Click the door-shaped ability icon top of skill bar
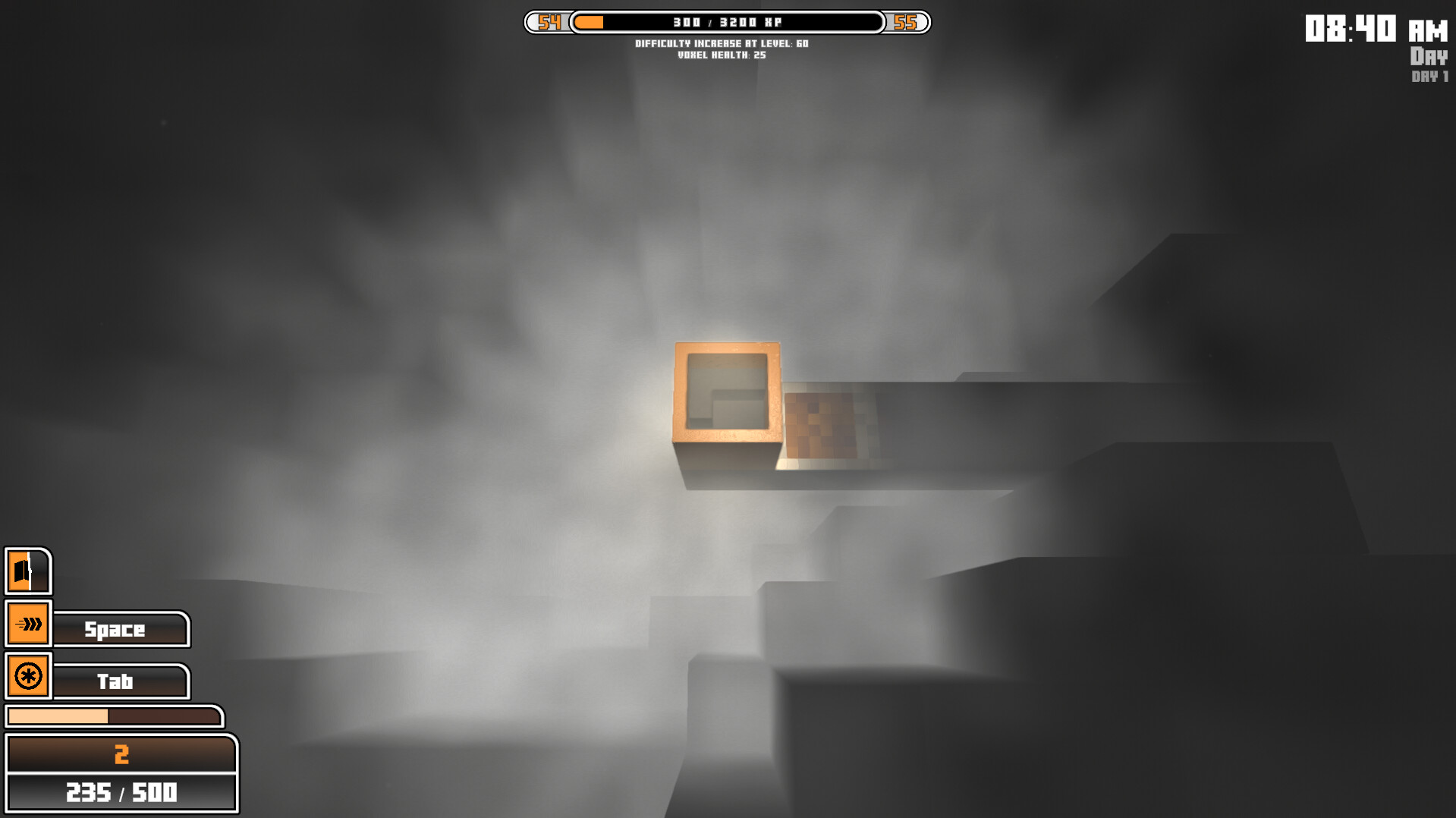Screen dimensions: 1456x818 tap(28, 571)
